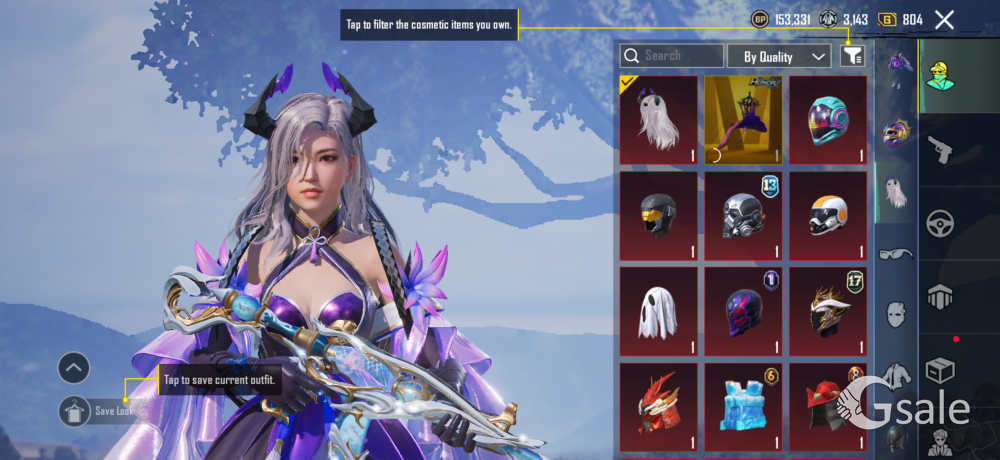Viewport: 1000px width, 460px height.
Task: Open the steering wheel vehicles category
Action: point(940,223)
